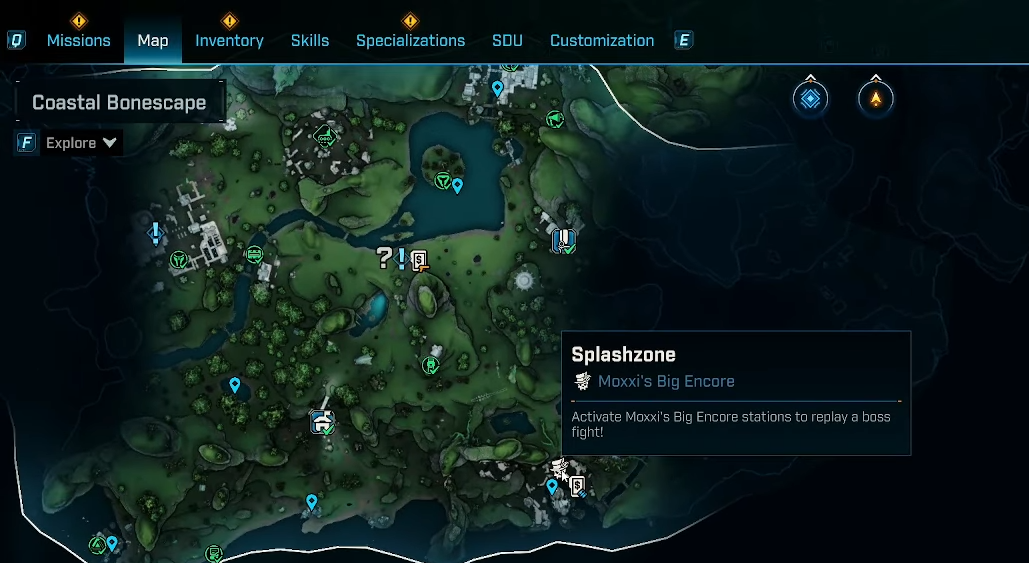Image resolution: width=1029 pixels, height=563 pixels.
Task: Go to the Skills tab
Action: [310, 41]
